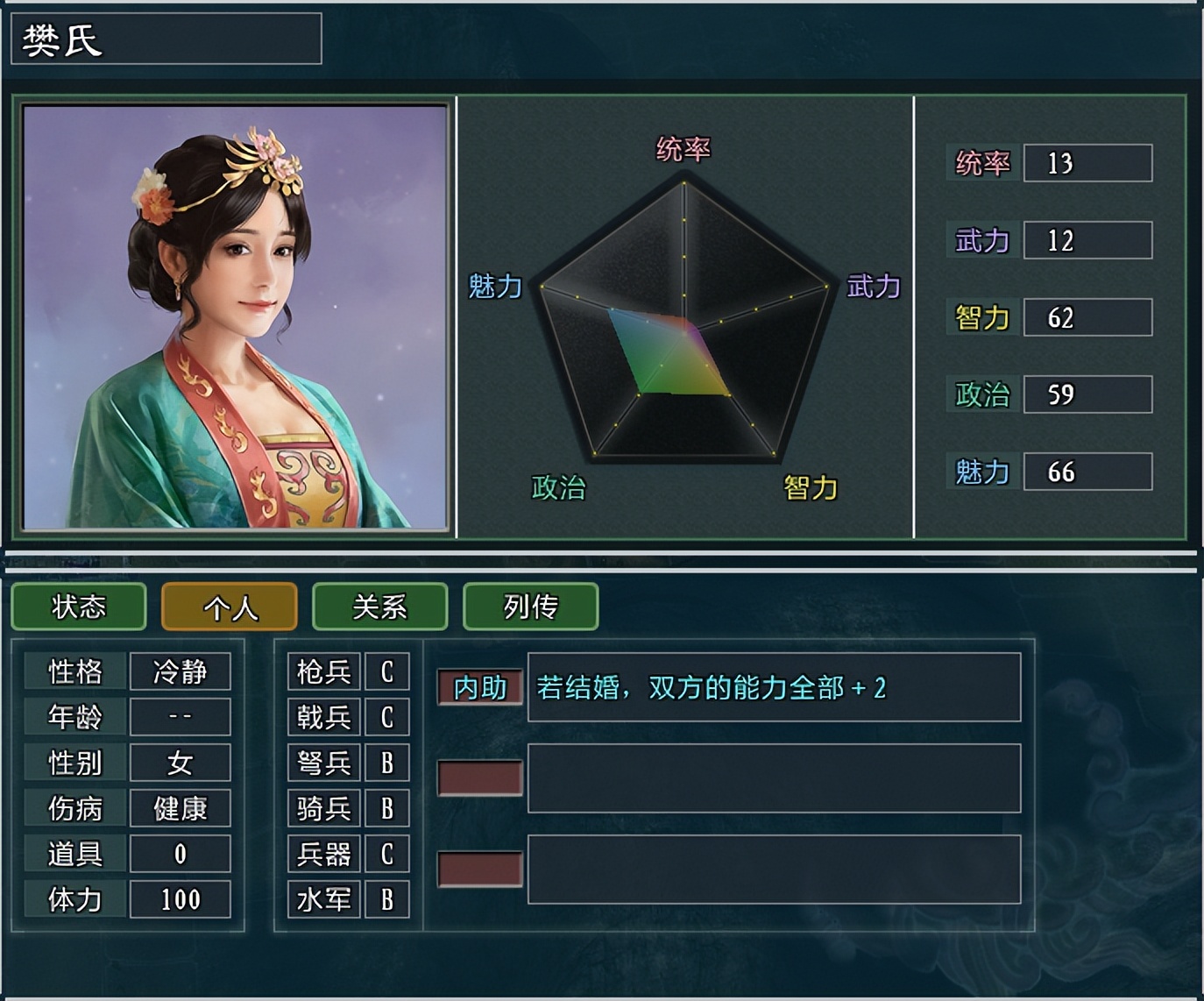Open the 伤病 status showing 健康
The width and height of the screenshot is (1204, 1001).
point(181,807)
